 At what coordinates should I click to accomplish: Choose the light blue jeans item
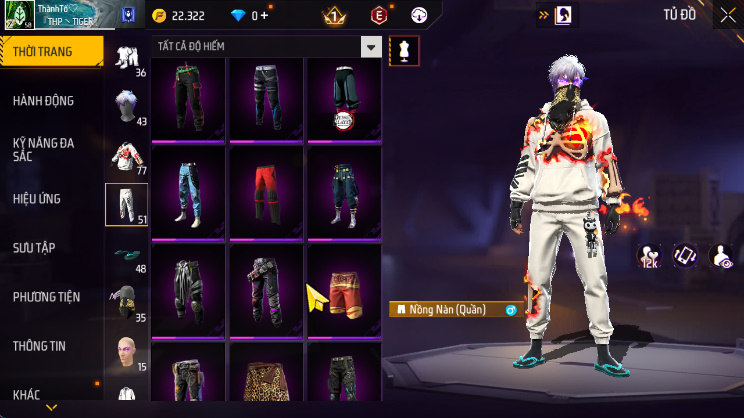tap(190, 190)
